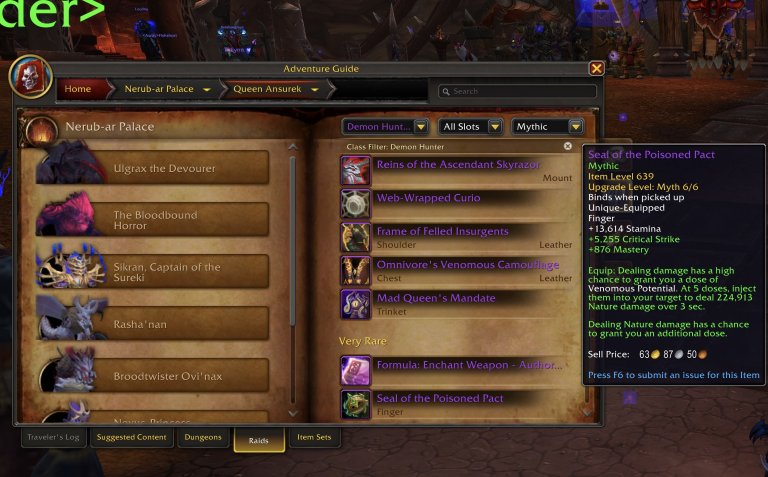Open the Nerub-ar Palace breadcrumb dropdown
Image resolution: width=768 pixels, height=477 pixels.
point(207,90)
